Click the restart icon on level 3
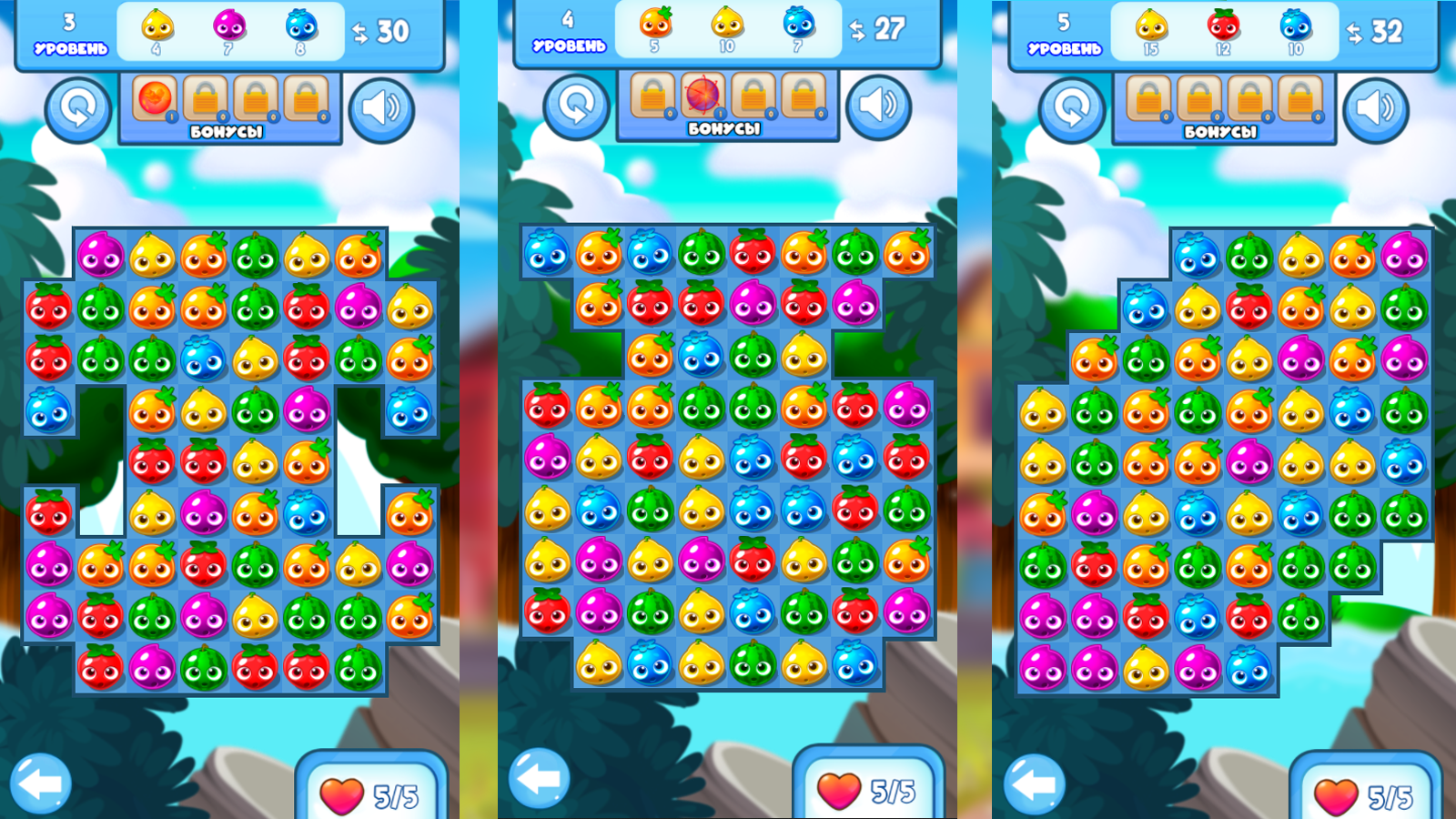The image size is (1456, 819). click(78, 106)
